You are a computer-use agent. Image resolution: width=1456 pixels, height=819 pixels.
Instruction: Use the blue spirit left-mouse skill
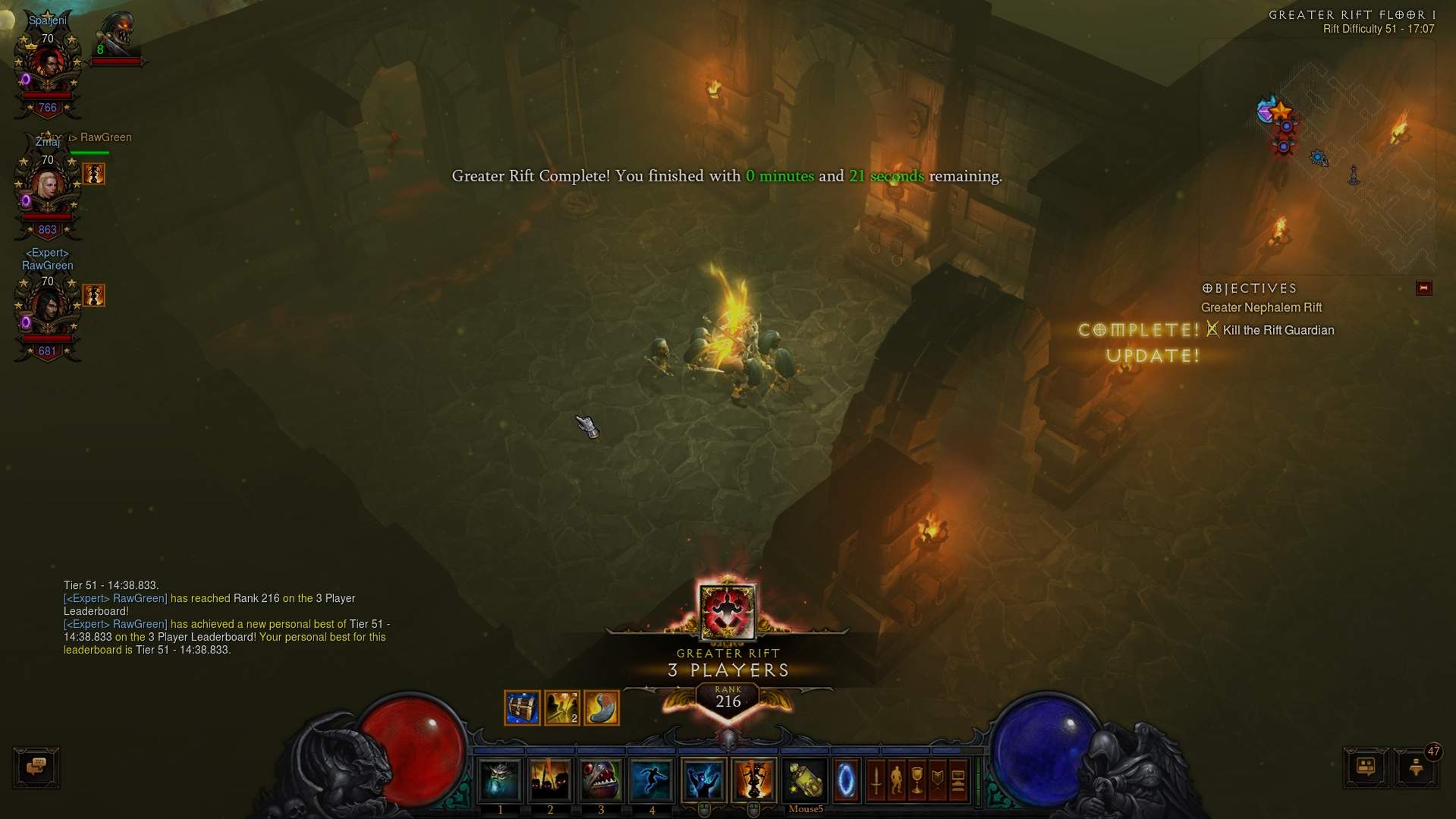(x=703, y=780)
